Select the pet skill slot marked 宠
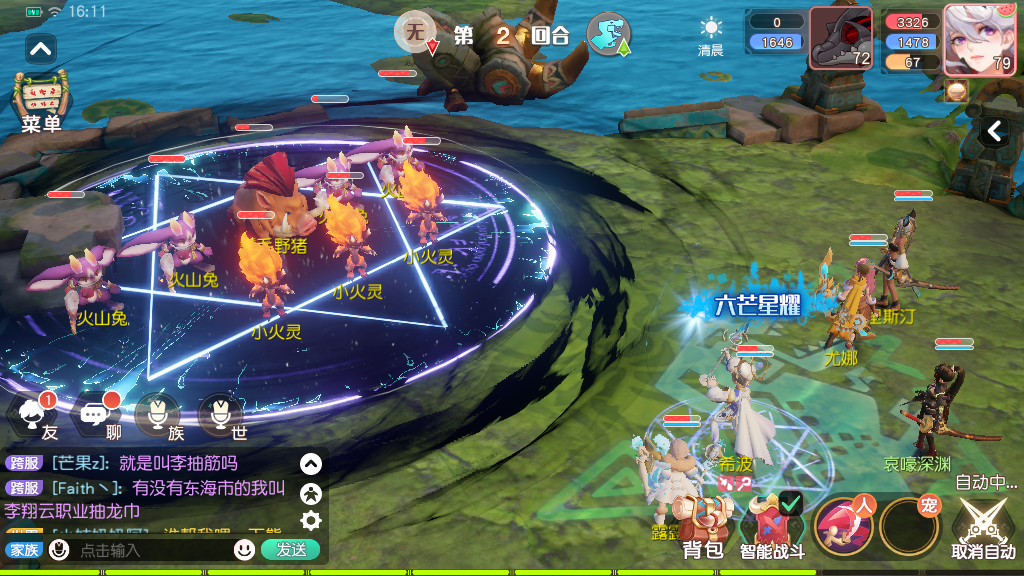The height and width of the screenshot is (576, 1024). pos(909,526)
